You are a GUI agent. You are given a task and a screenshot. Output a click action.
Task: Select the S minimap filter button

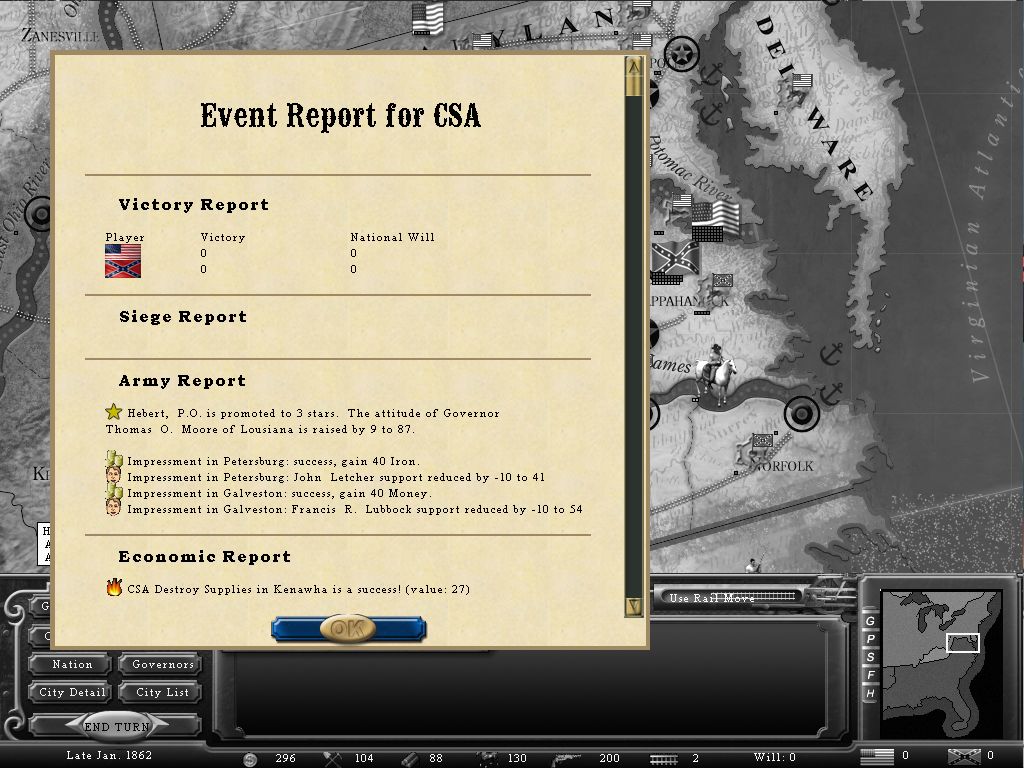[x=870, y=657]
